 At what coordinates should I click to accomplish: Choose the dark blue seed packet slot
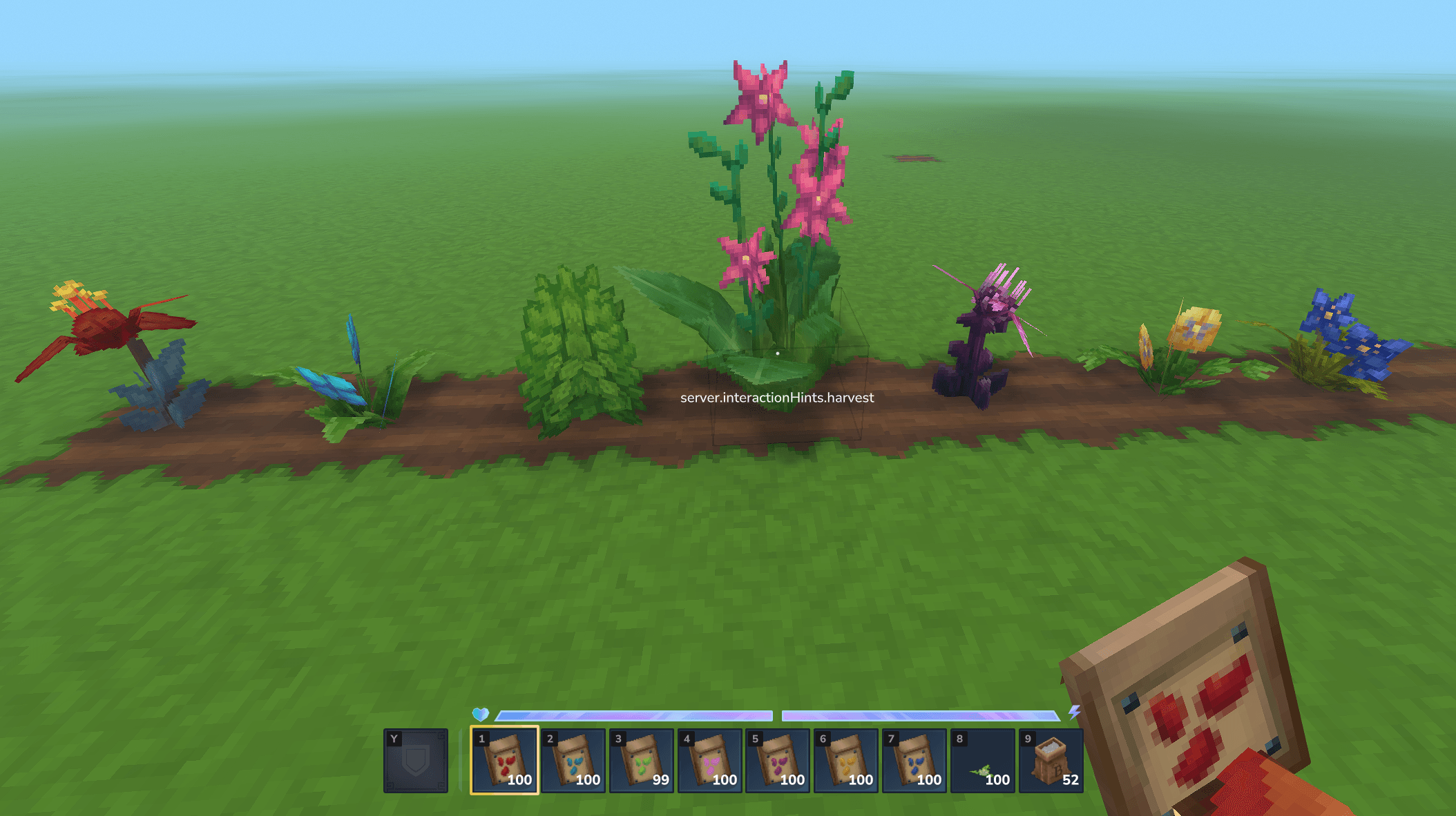[914, 760]
